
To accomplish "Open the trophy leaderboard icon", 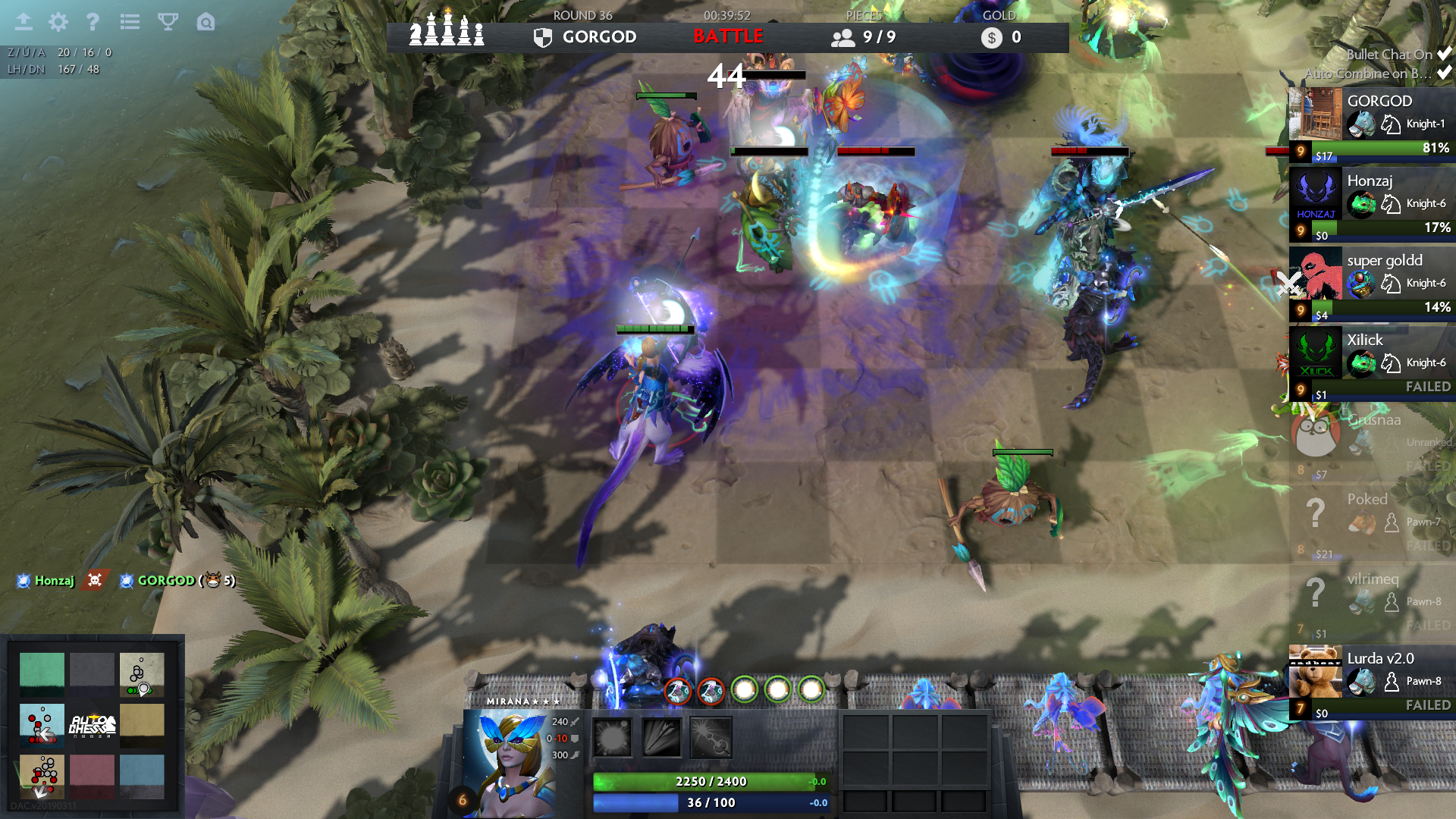I will [168, 22].
